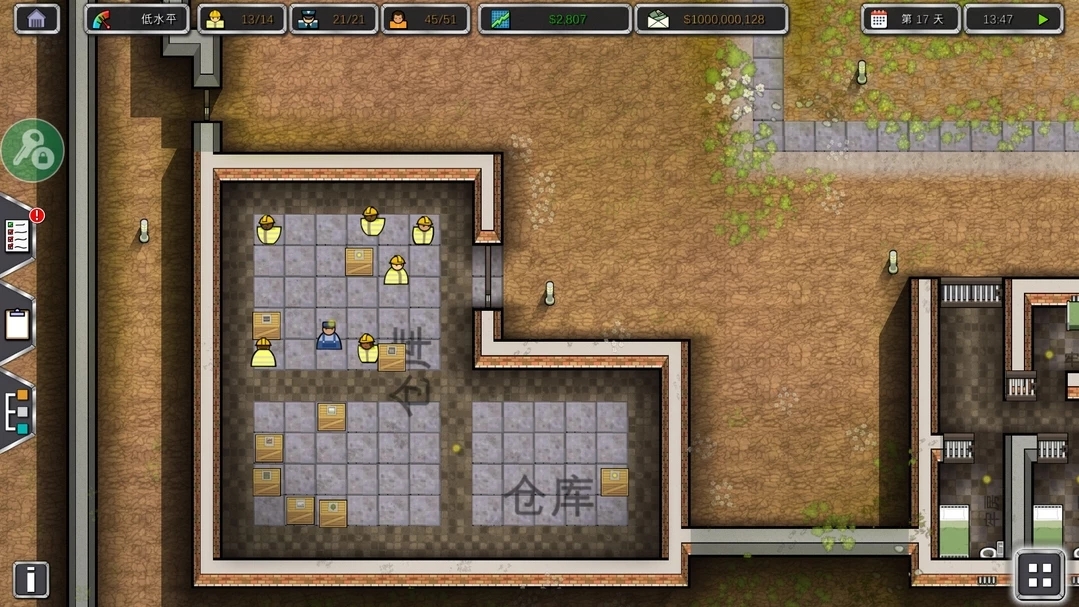1079x607 pixels.
Task: Open the to-do checklist with alert
Action: 18,236
